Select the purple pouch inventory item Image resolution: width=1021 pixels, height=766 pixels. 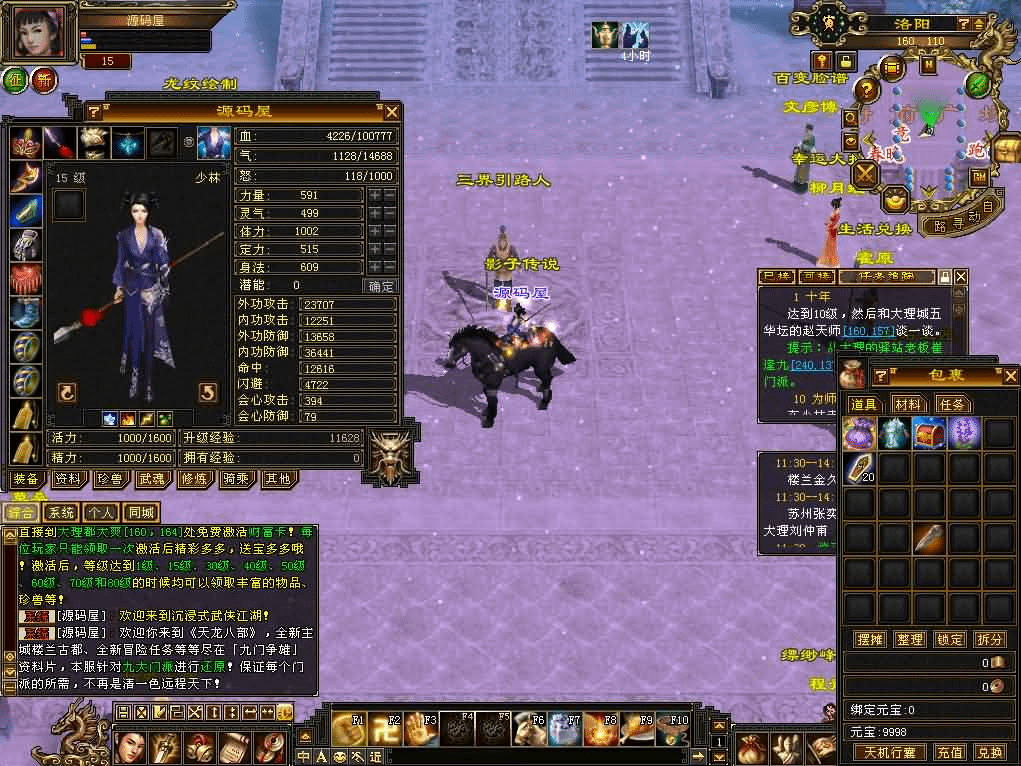click(x=859, y=432)
